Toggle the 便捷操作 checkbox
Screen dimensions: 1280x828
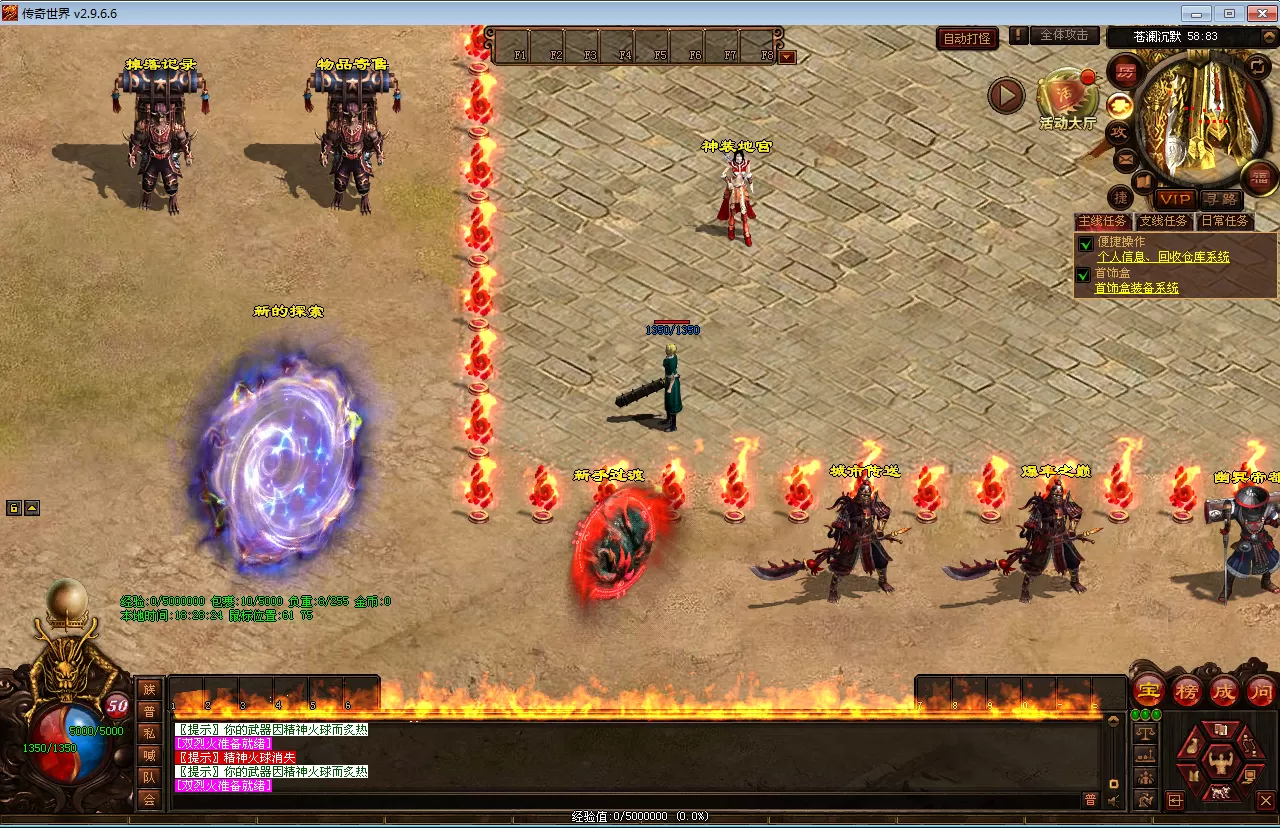coord(1084,243)
